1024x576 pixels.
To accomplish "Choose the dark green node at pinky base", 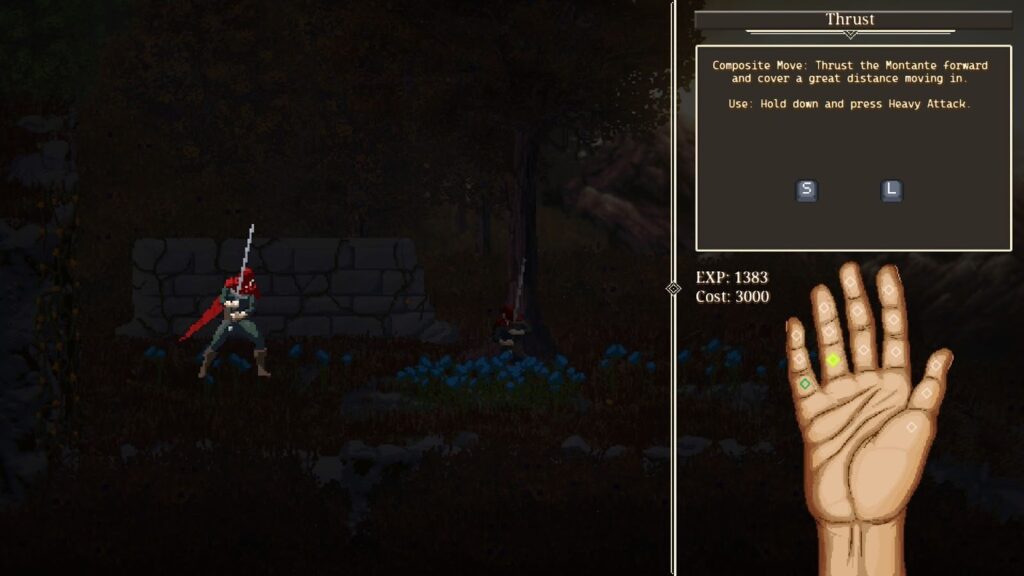I will (x=805, y=383).
